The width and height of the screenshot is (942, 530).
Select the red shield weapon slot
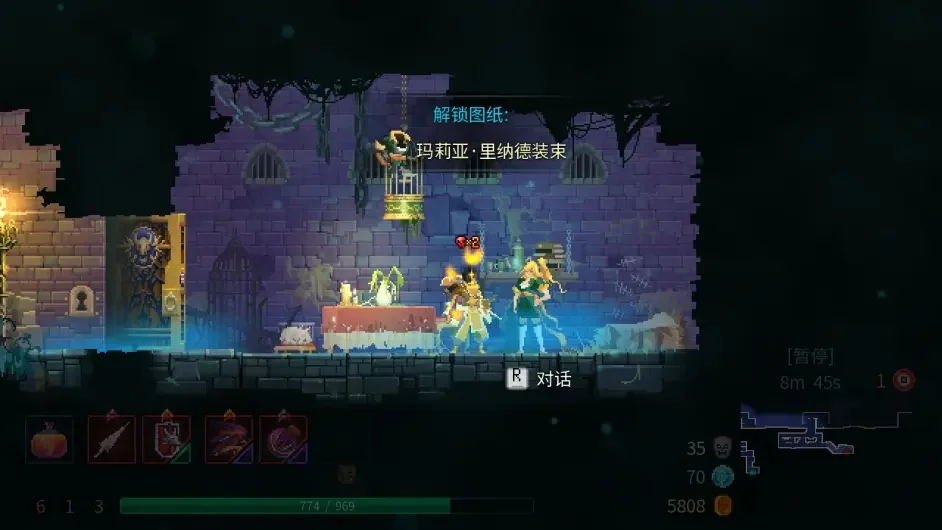166,439
